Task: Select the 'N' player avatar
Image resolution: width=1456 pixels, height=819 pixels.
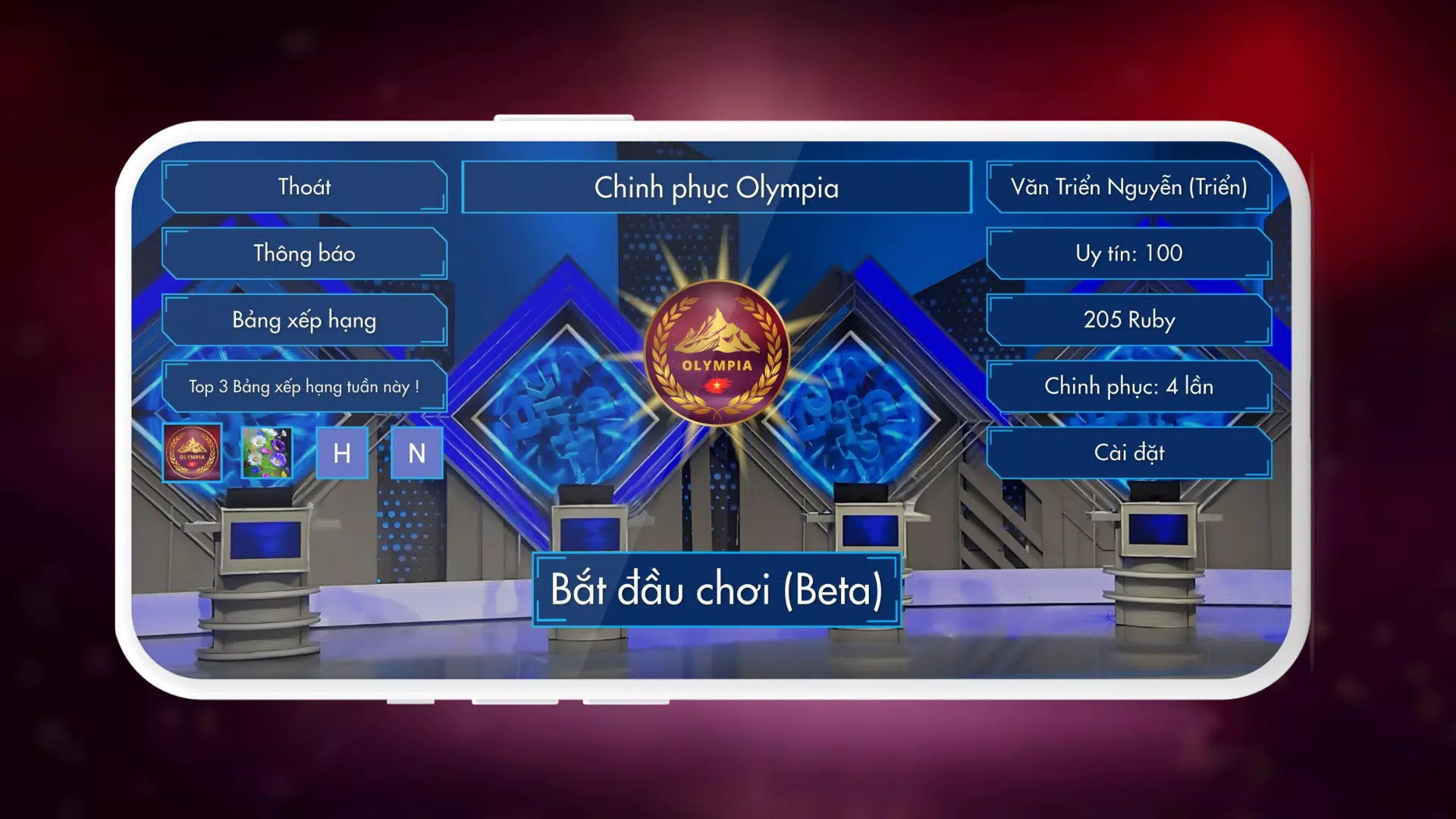Action: 416,453
